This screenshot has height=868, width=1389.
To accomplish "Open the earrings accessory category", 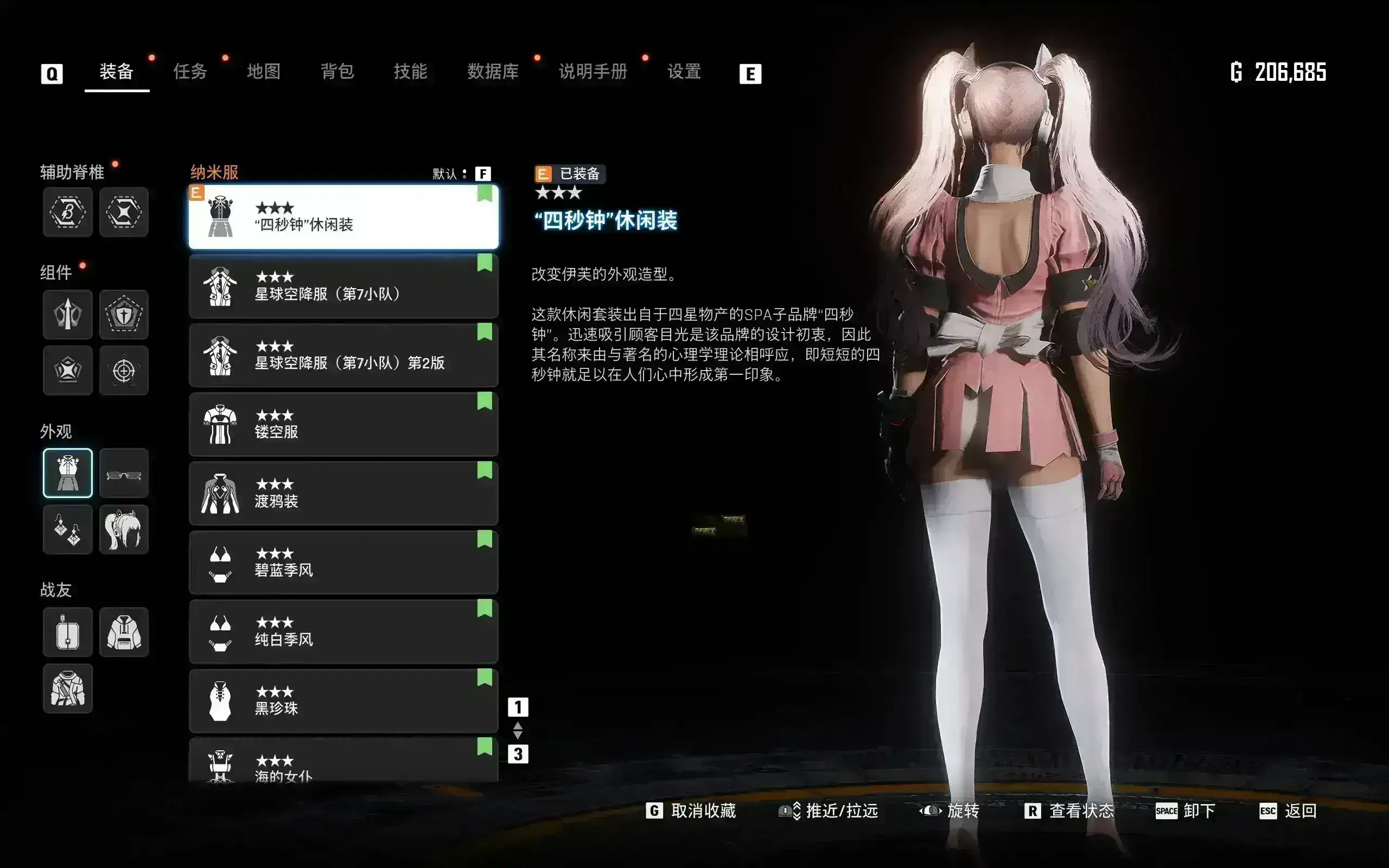I will 68,529.
